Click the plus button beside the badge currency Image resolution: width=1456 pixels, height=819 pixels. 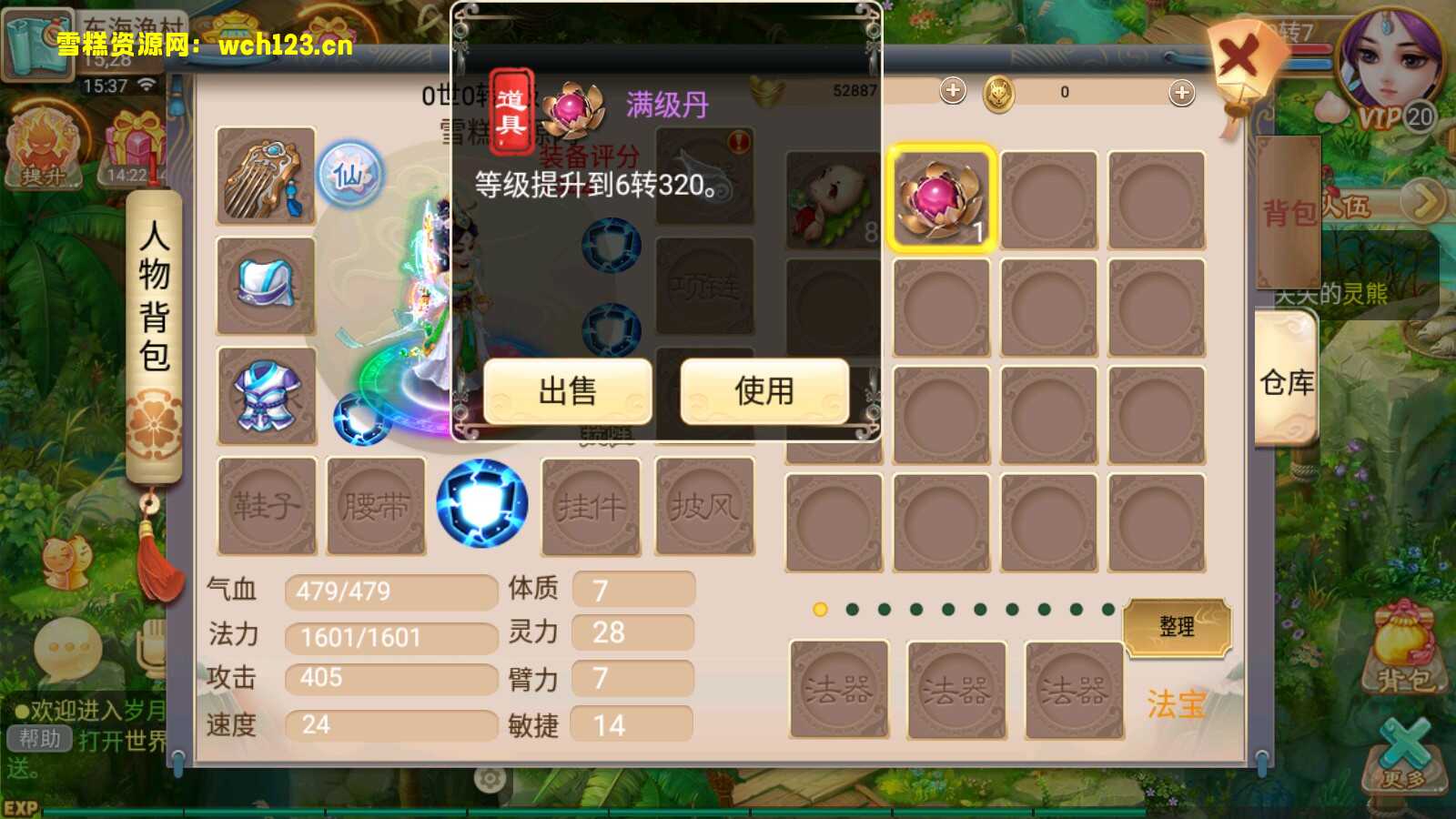(953, 90)
